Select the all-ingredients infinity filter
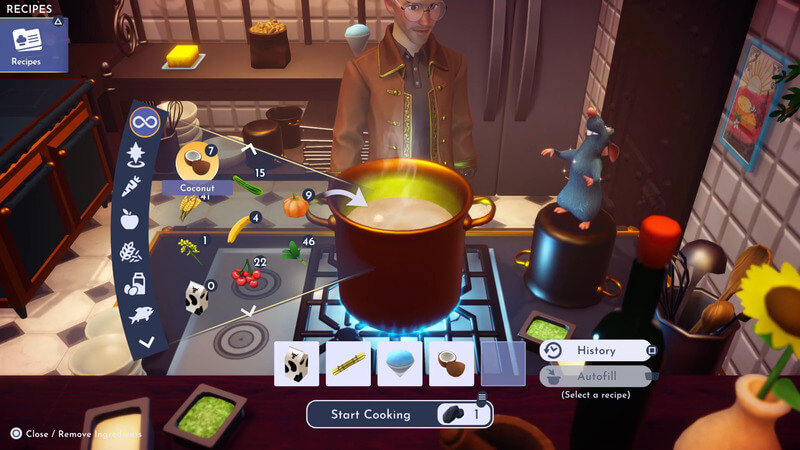The width and height of the screenshot is (800, 450). [145, 124]
